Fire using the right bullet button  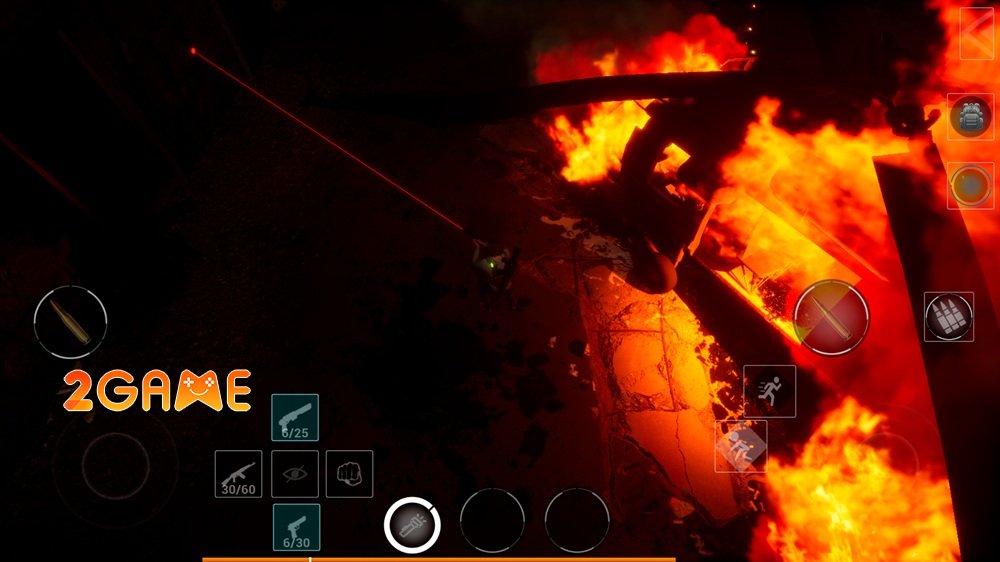click(x=831, y=317)
